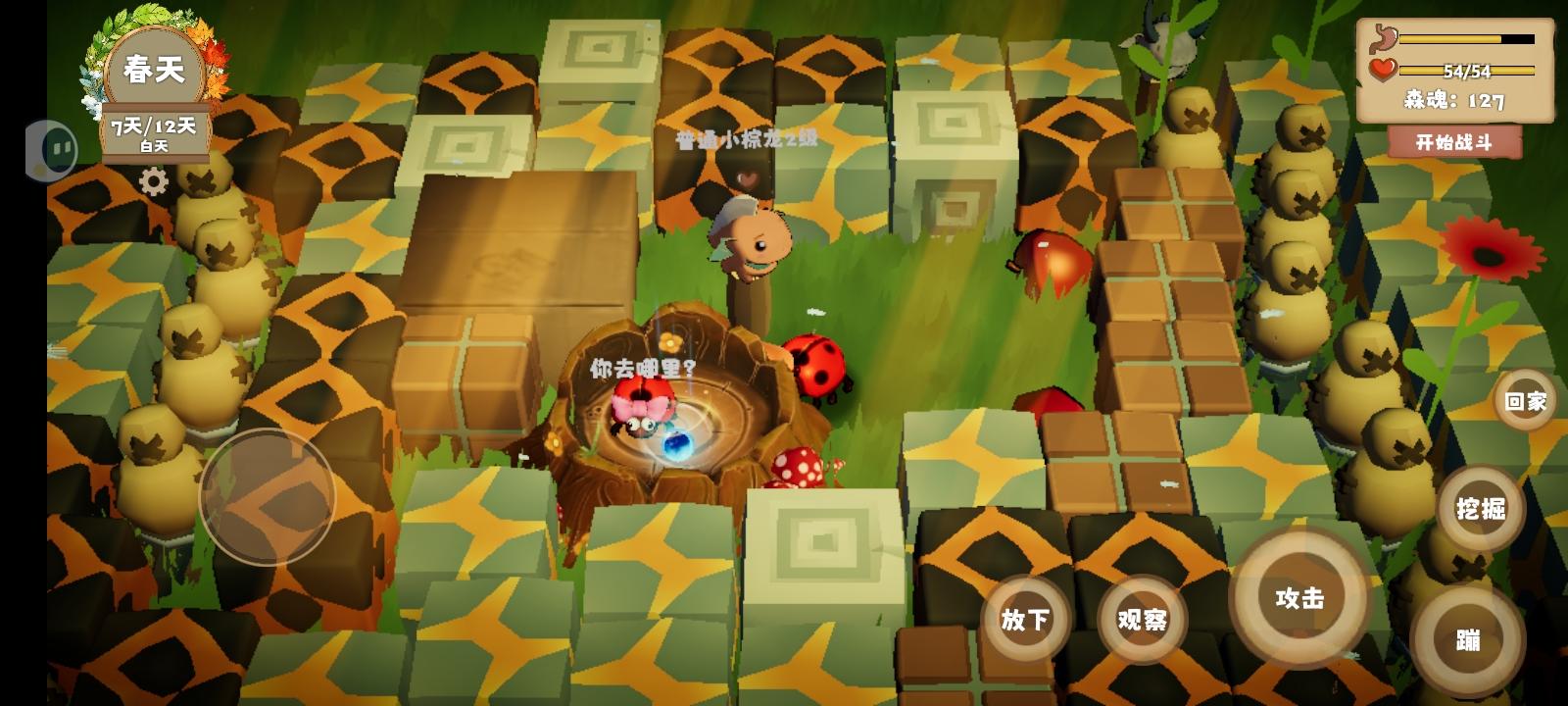Tap the 观察 (observe) action icon
This screenshot has height=706, width=1568.
click(x=1143, y=621)
